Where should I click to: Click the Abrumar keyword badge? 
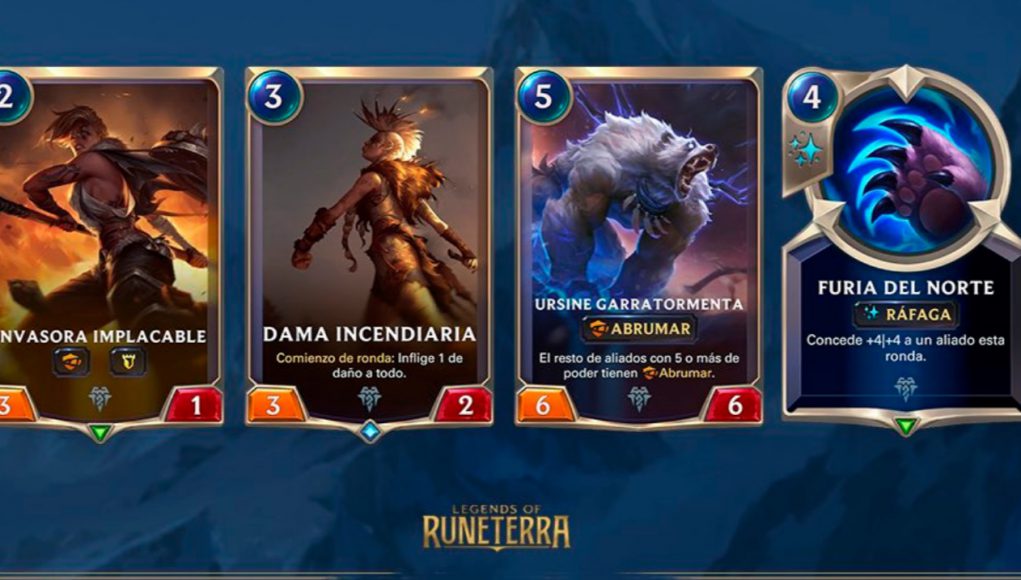(x=639, y=329)
